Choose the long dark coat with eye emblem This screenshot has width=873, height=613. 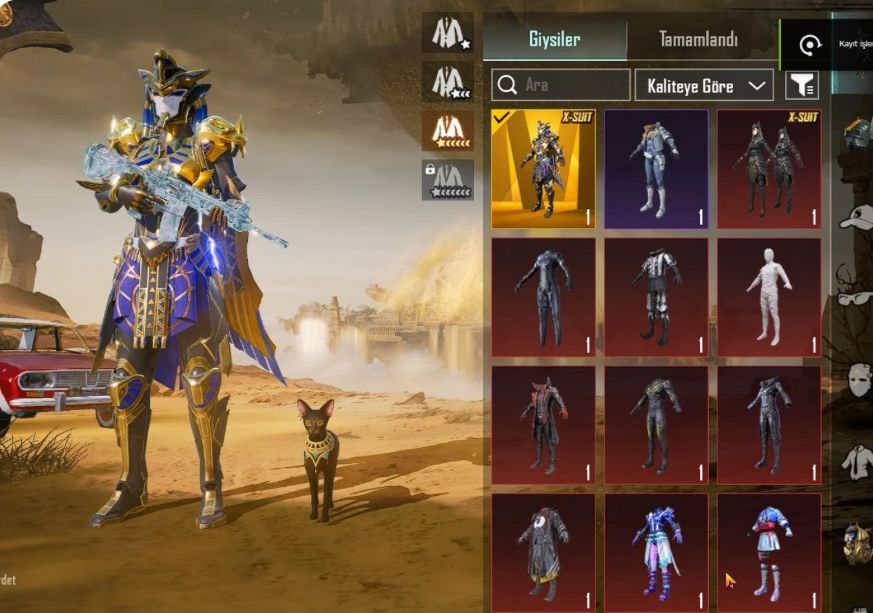tap(543, 552)
